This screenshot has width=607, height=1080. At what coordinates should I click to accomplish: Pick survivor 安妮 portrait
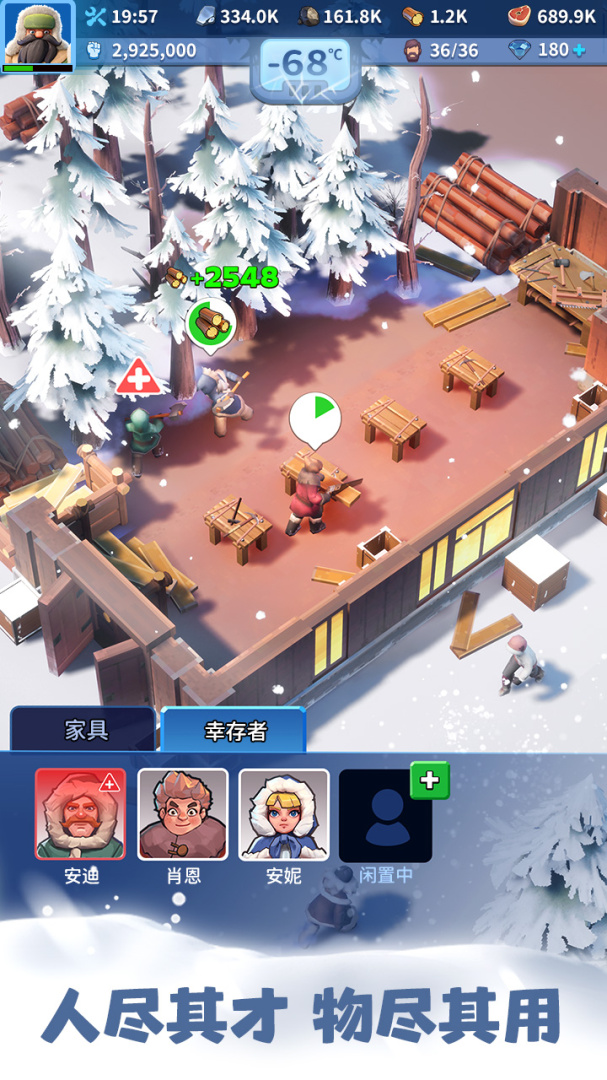[x=284, y=814]
